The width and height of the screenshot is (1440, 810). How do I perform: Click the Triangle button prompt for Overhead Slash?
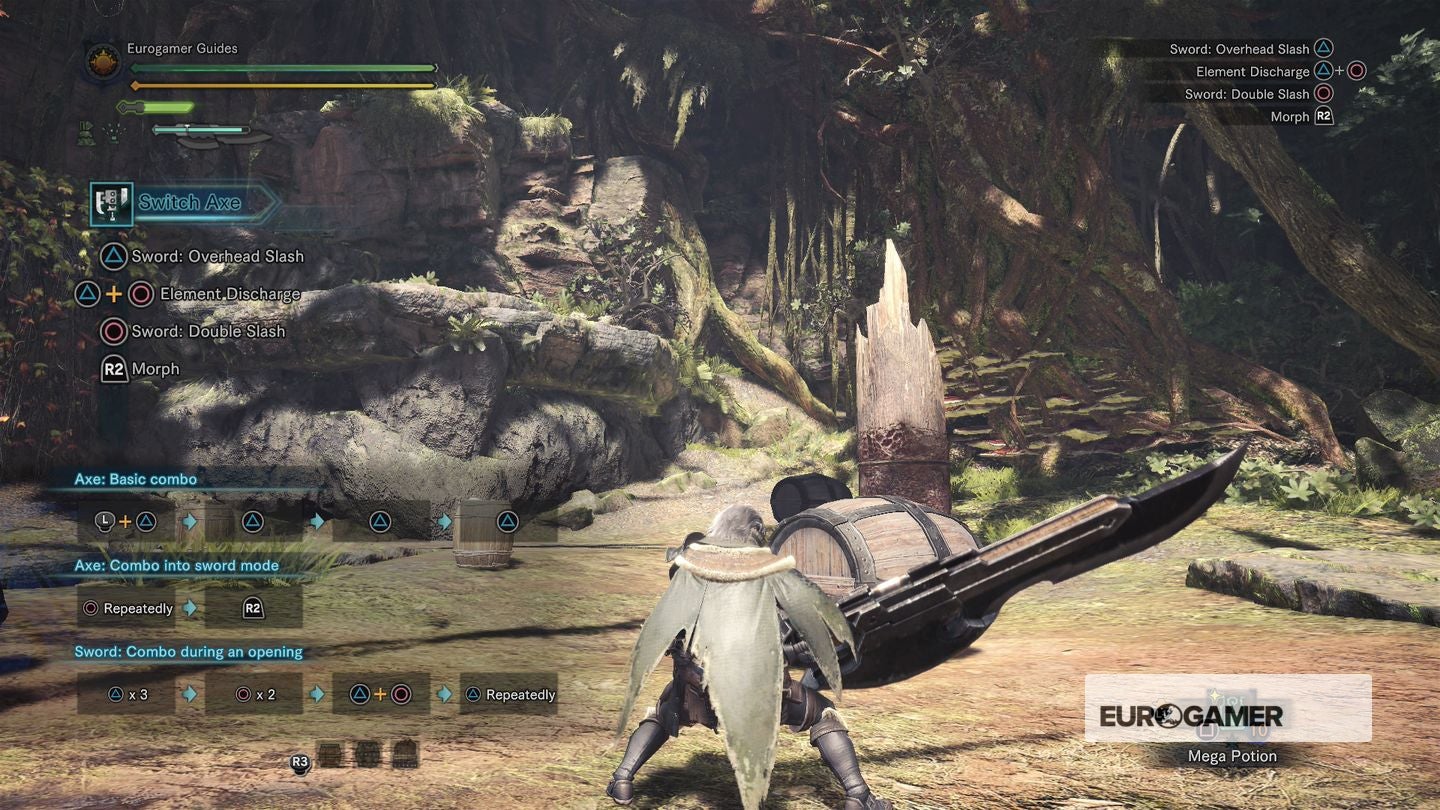[113, 256]
